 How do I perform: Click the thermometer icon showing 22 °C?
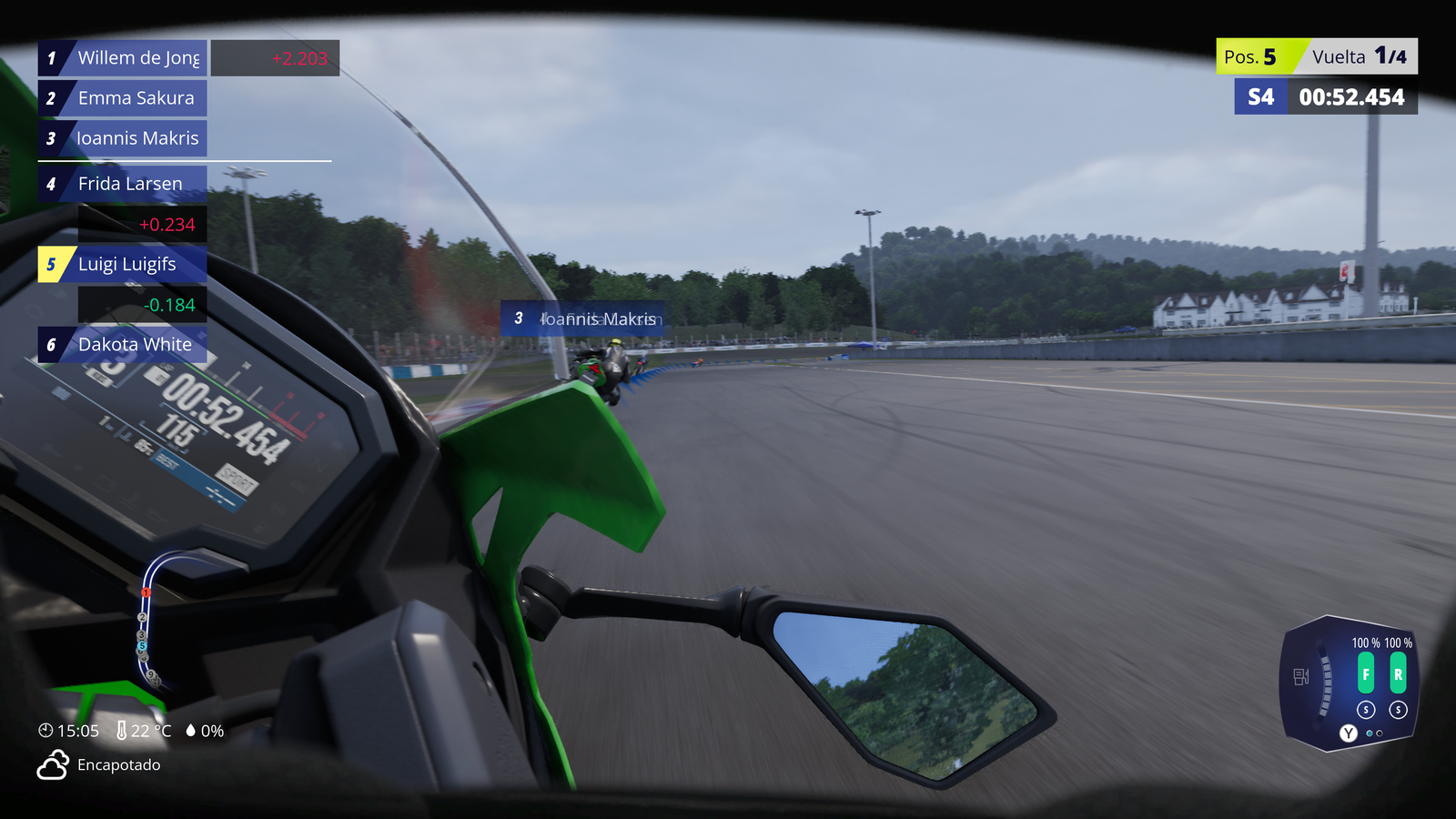click(x=121, y=731)
